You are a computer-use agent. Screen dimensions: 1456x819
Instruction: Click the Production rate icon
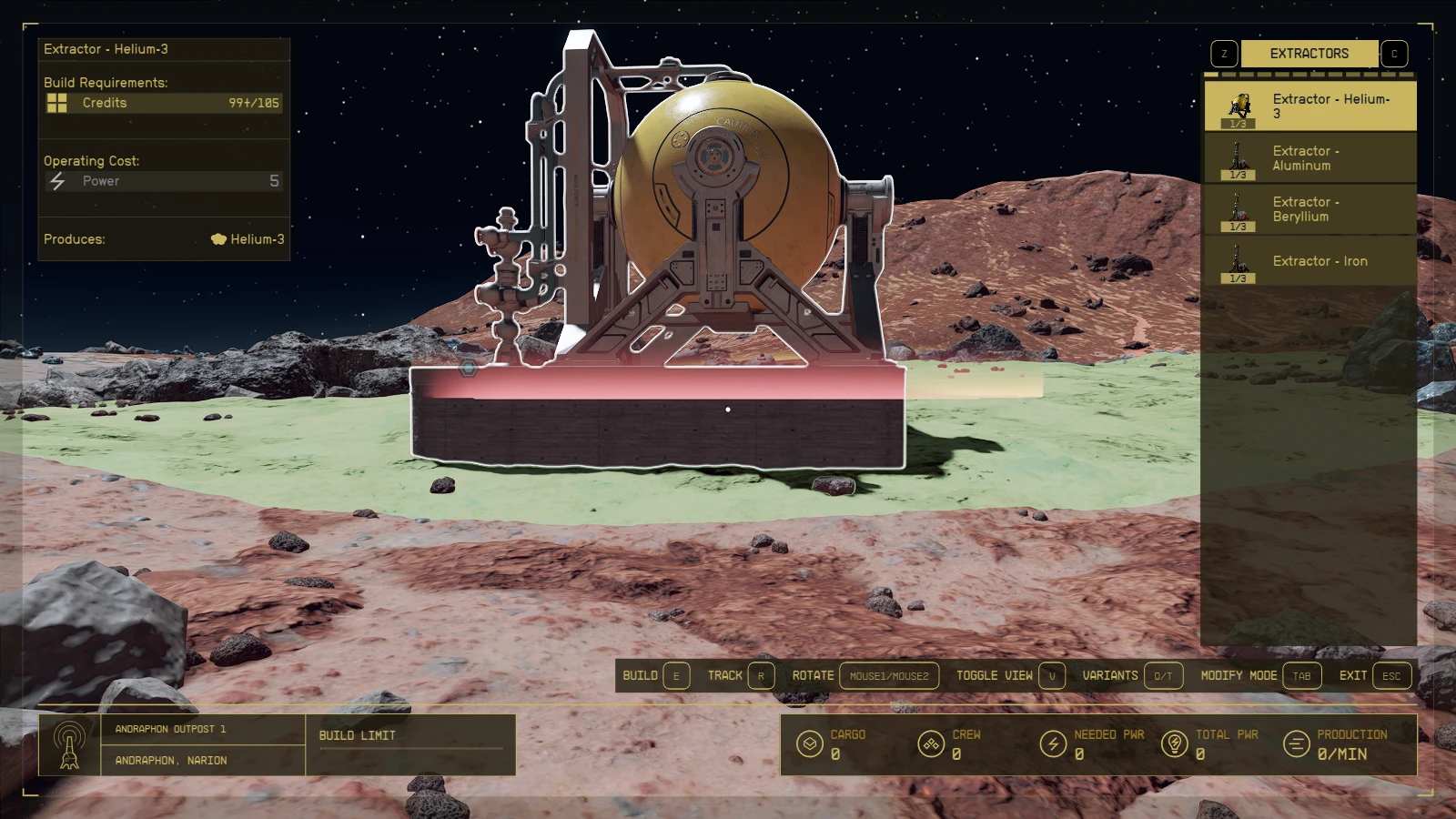pos(1294,743)
